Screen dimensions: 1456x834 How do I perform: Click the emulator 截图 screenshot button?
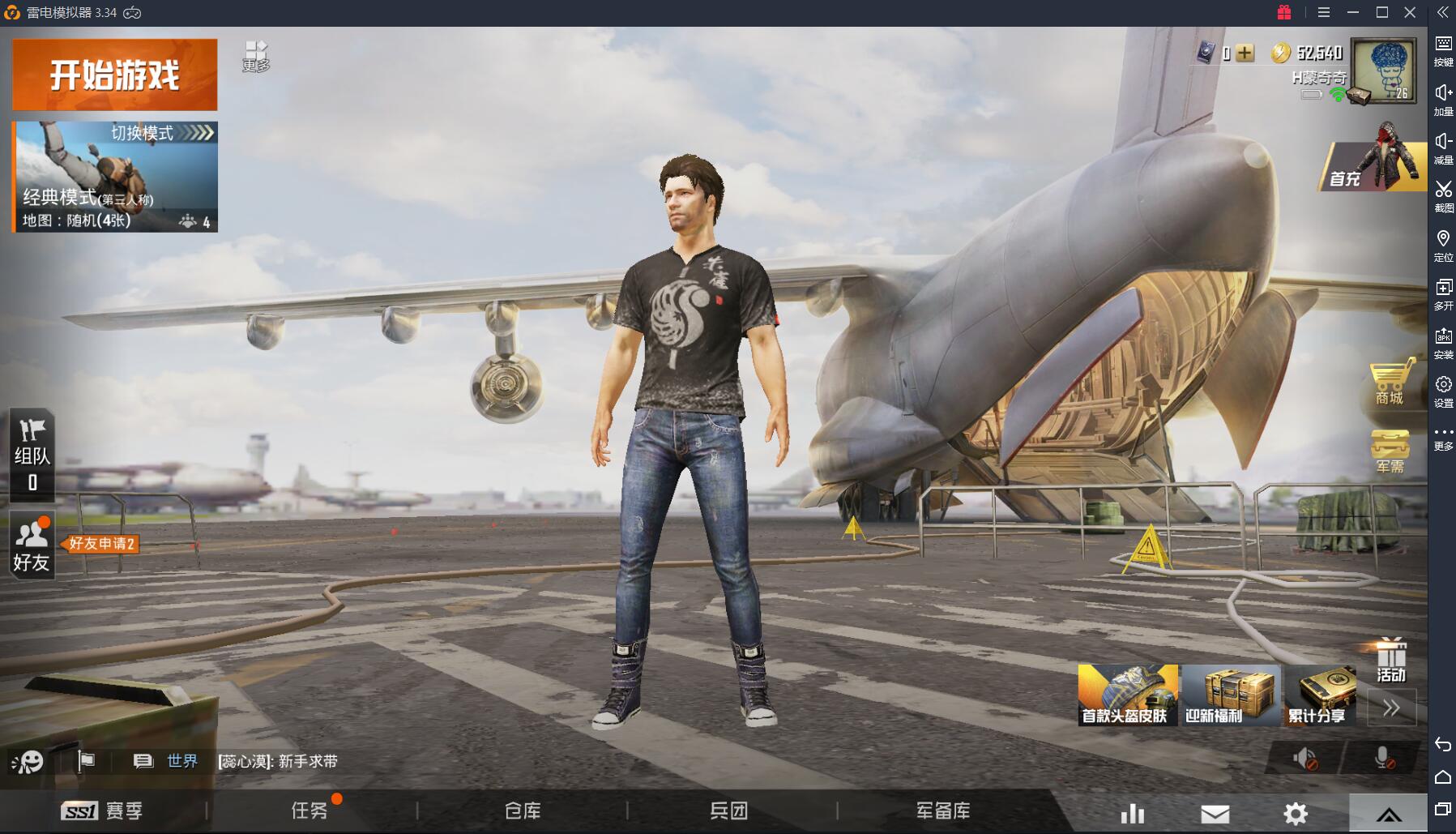tap(1443, 195)
